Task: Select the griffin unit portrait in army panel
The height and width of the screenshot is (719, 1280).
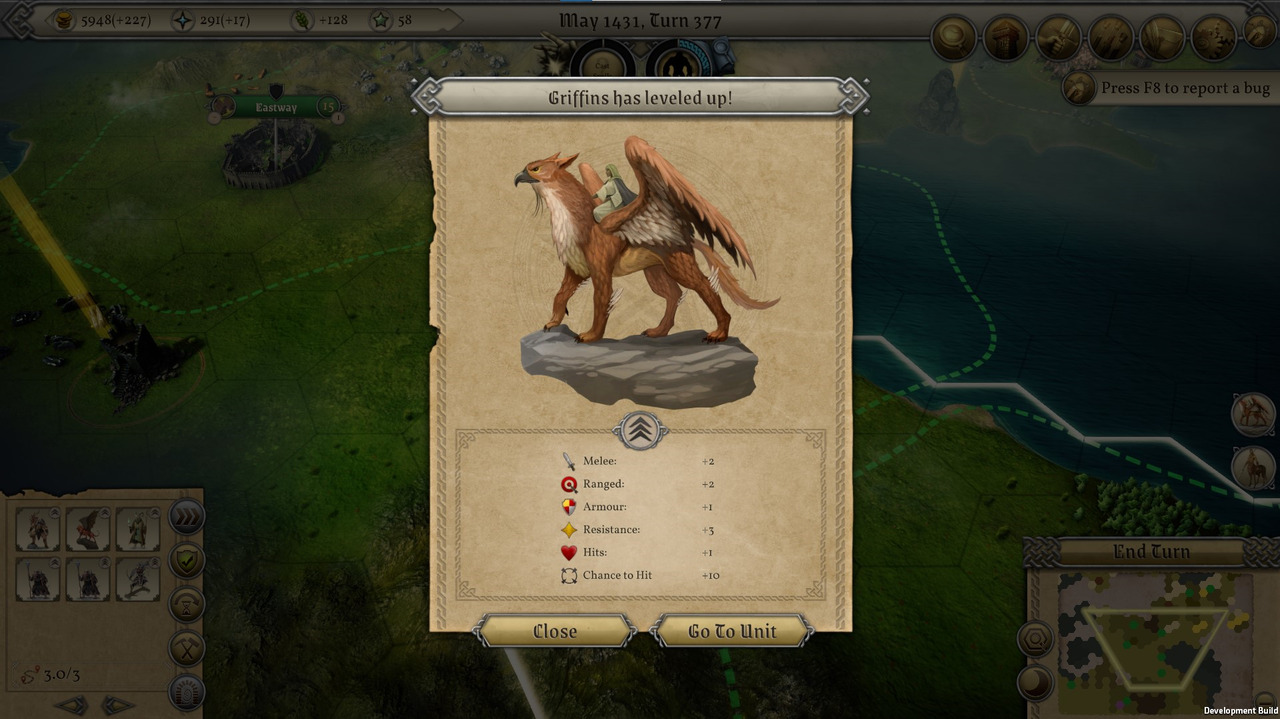Action: tap(88, 529)
